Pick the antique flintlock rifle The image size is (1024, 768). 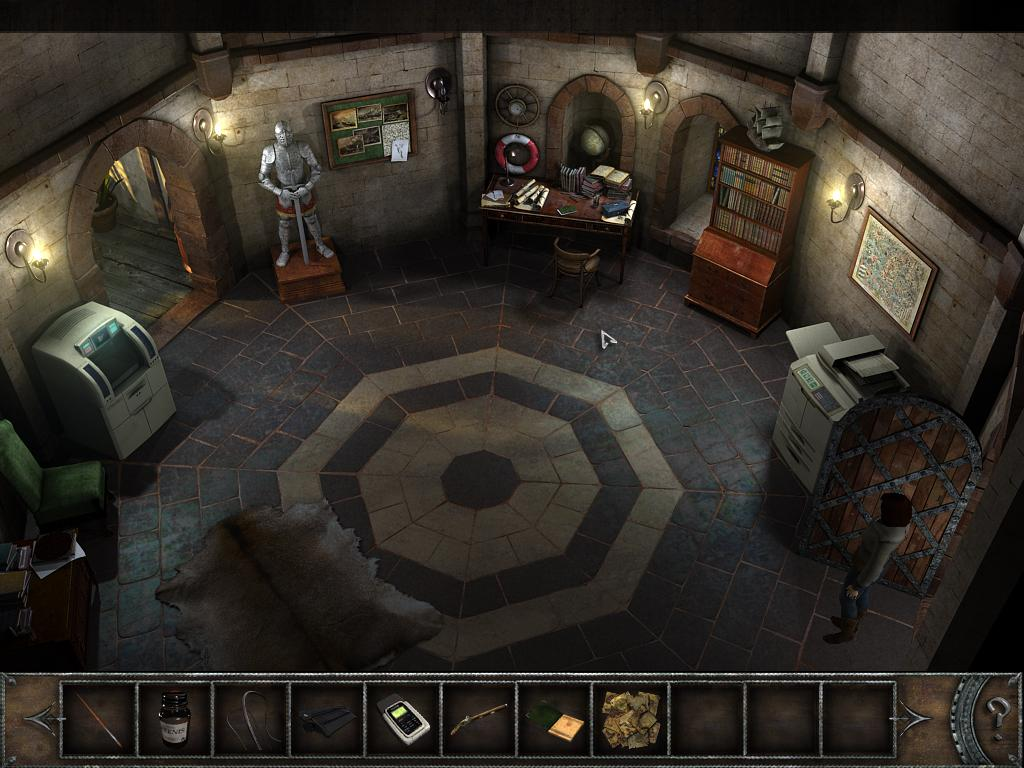[x=478, y=719]
